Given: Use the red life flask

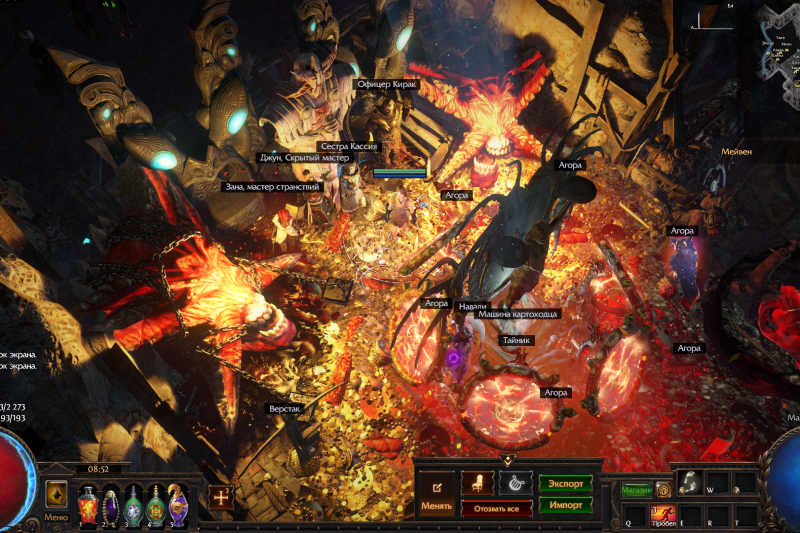Looking at the screenshot, I should point(88,504).
